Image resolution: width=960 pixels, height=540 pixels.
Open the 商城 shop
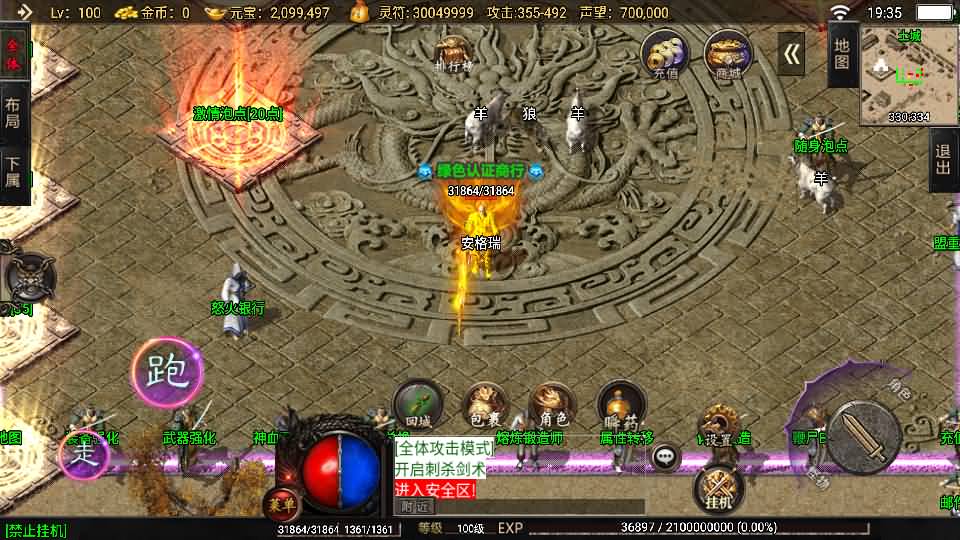click(x=728, y=54)
